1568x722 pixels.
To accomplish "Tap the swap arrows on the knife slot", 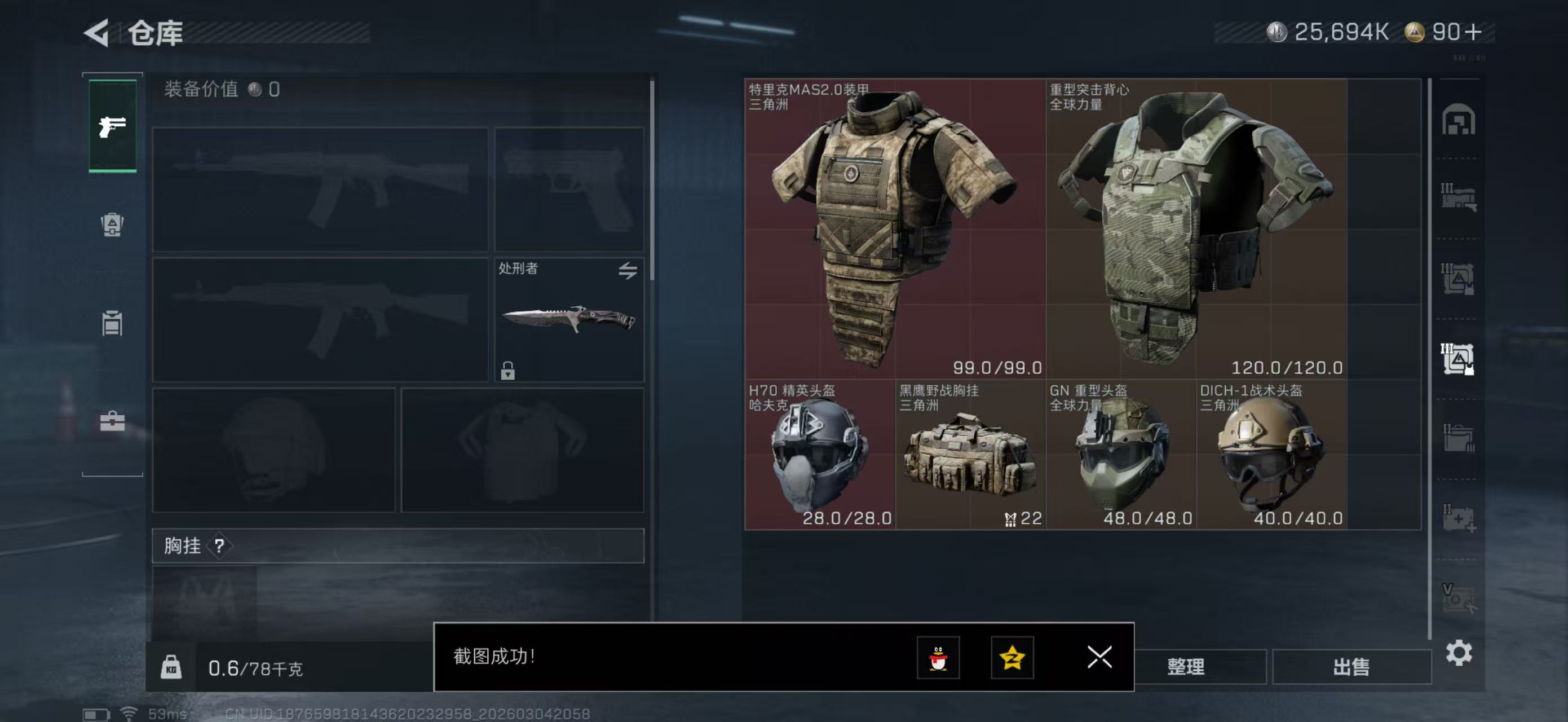I will (628, 270).
